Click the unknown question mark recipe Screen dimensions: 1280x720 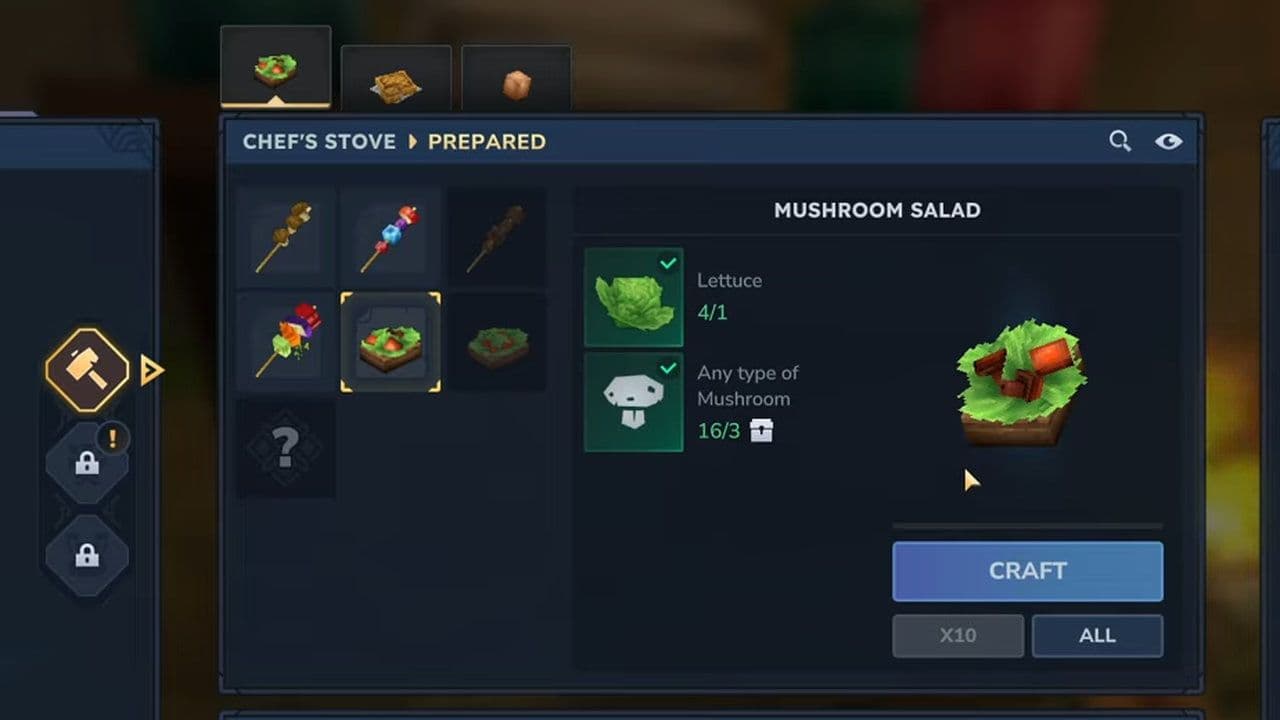pos(286,448)
